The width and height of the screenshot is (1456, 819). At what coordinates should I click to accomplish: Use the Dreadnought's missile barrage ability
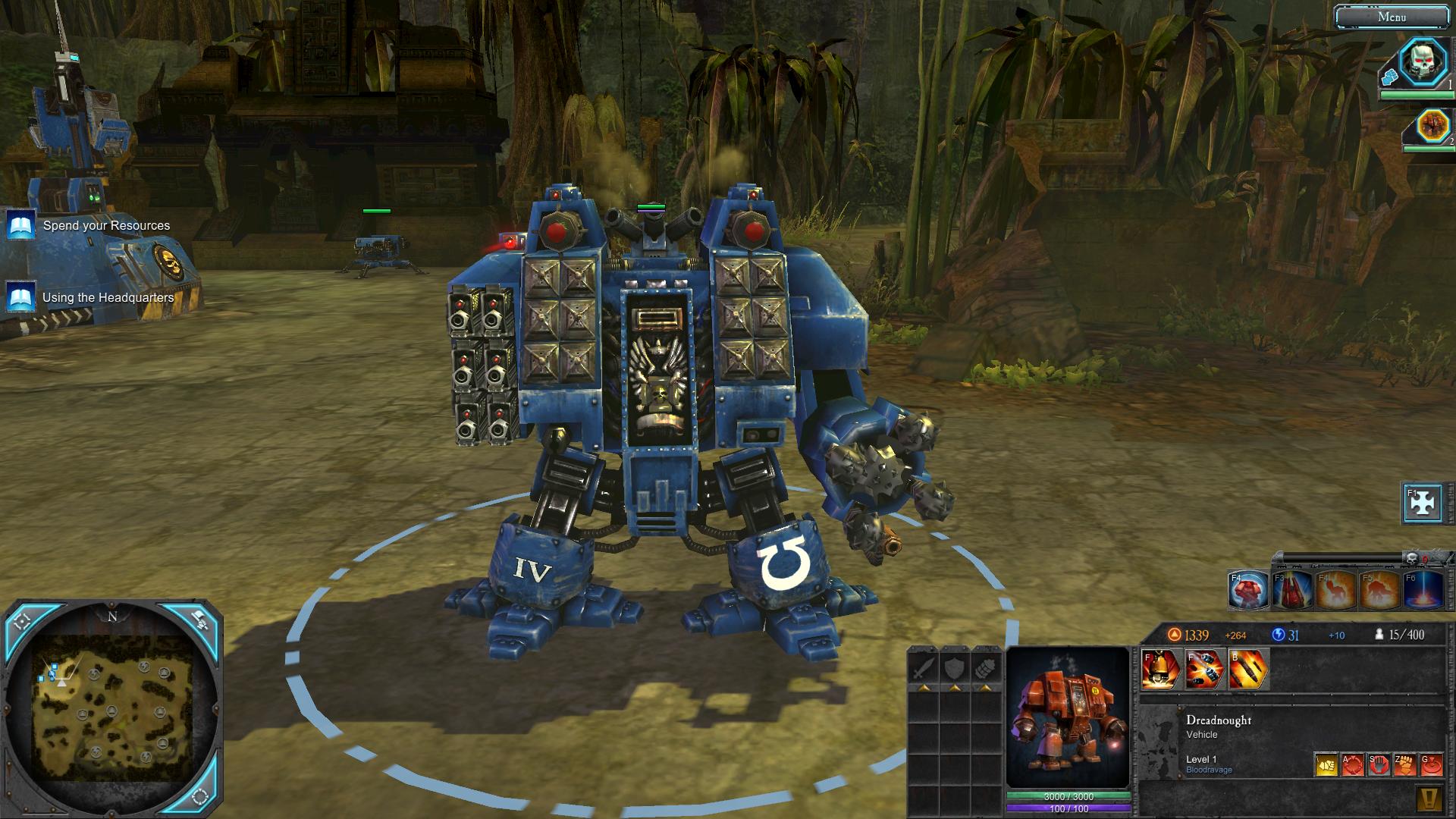pyautogui.click(x=1204, y=670)
